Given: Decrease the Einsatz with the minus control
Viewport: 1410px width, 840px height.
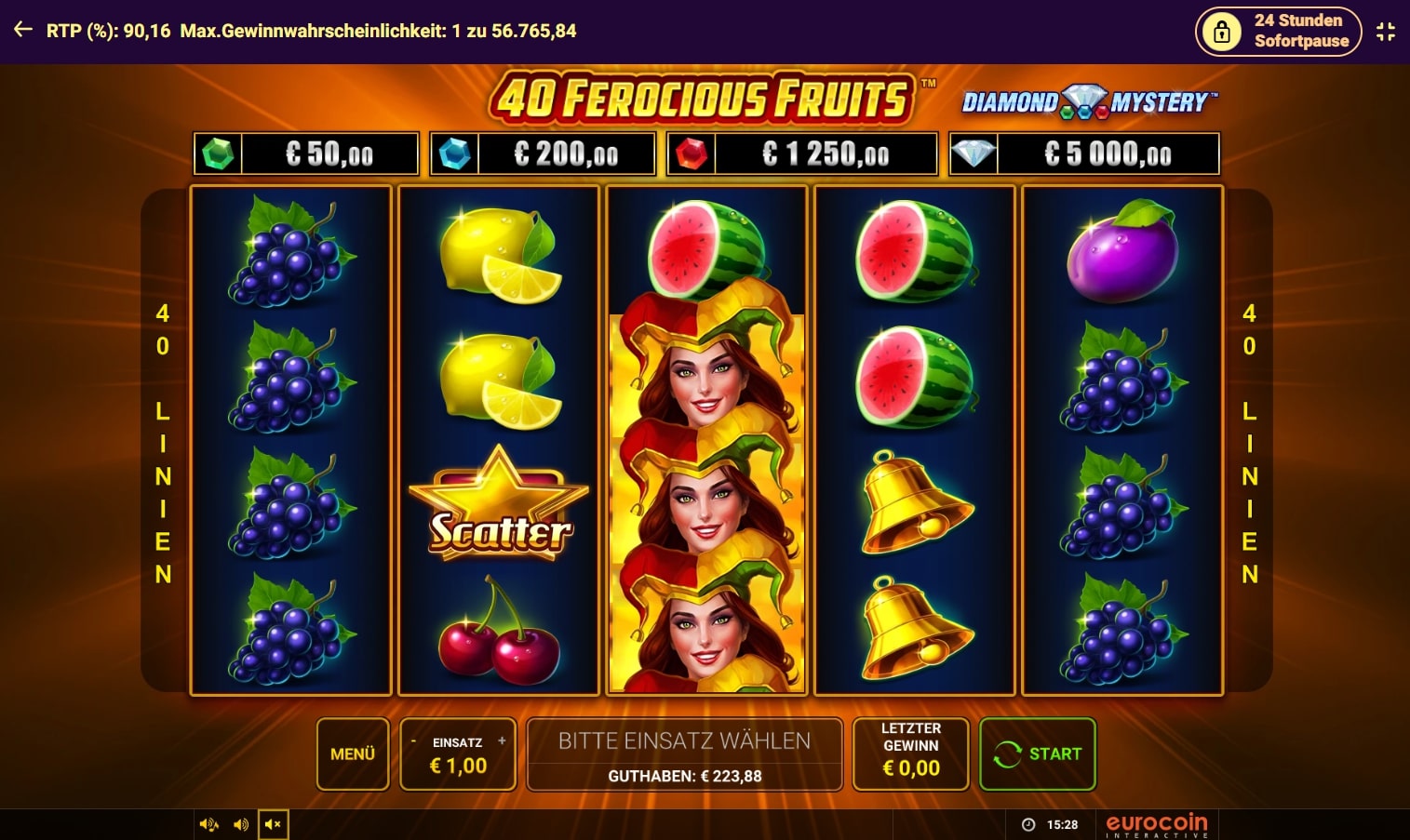Looking at the screenshot, I should (x=412, y=740).
